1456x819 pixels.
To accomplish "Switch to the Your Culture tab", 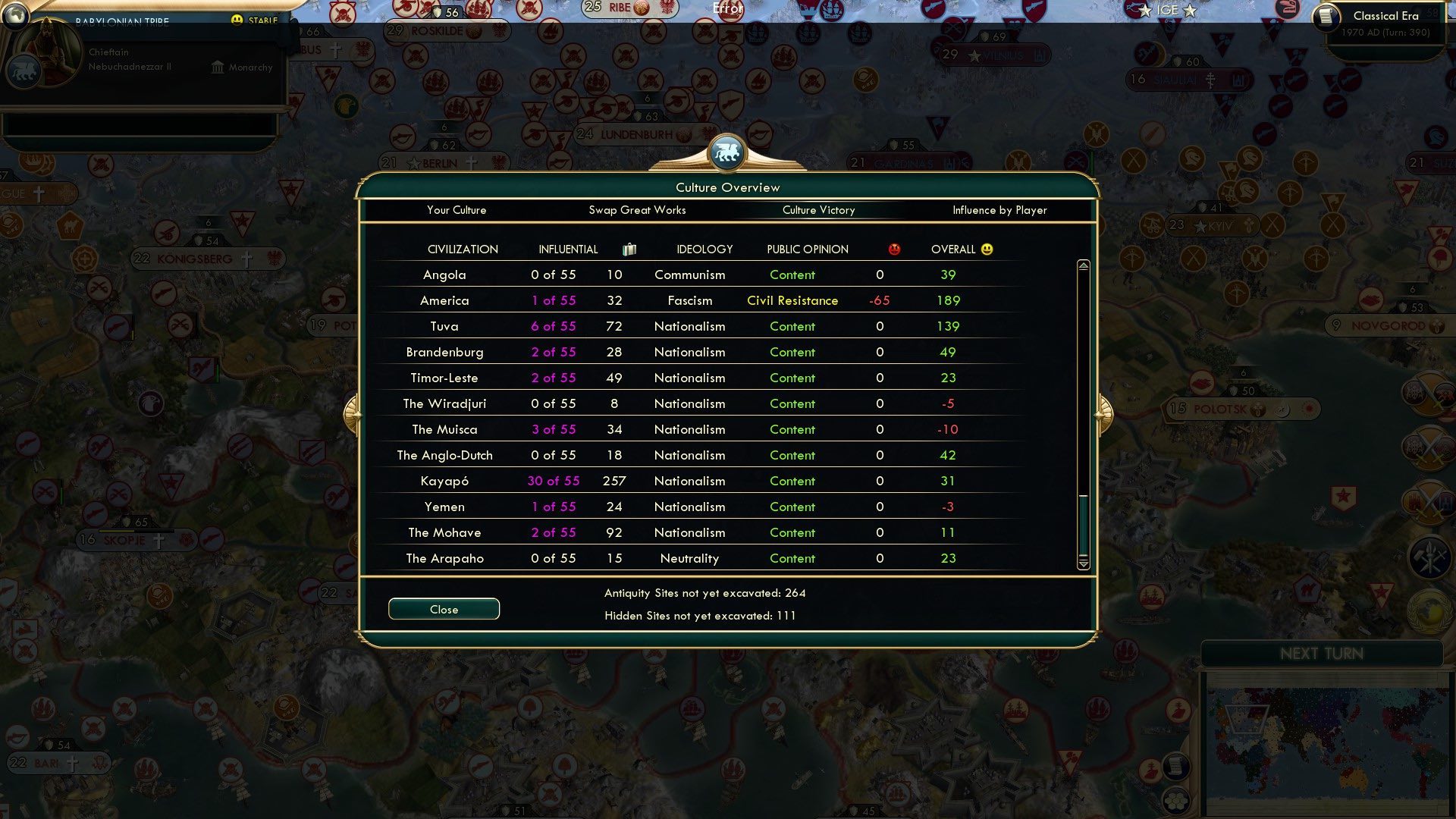I will [x=457, y=210].
